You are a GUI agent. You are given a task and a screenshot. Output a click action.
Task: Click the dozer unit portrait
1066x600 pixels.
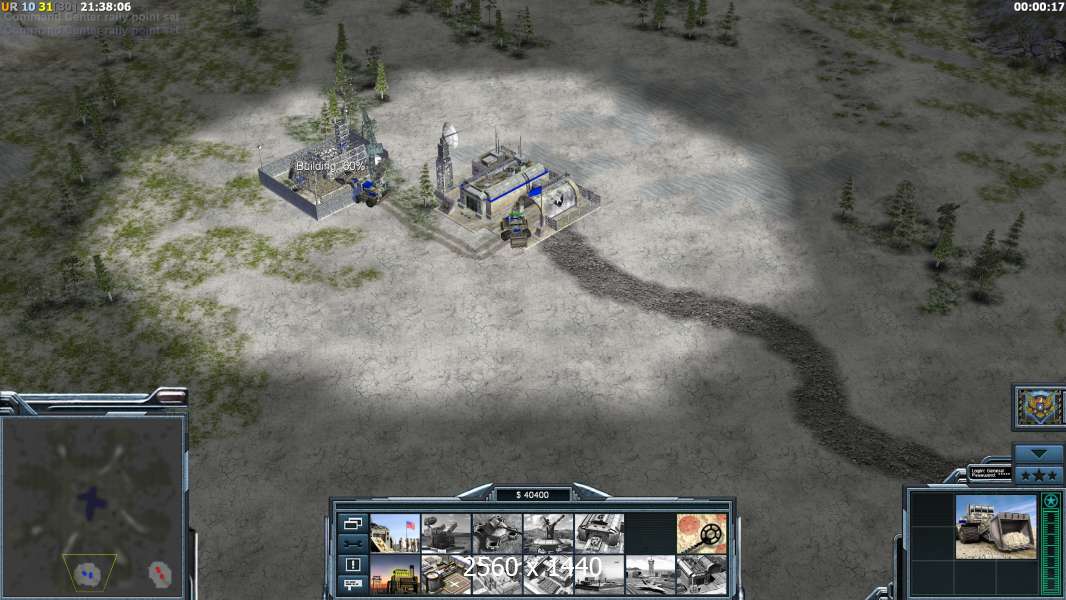point(996,526)
